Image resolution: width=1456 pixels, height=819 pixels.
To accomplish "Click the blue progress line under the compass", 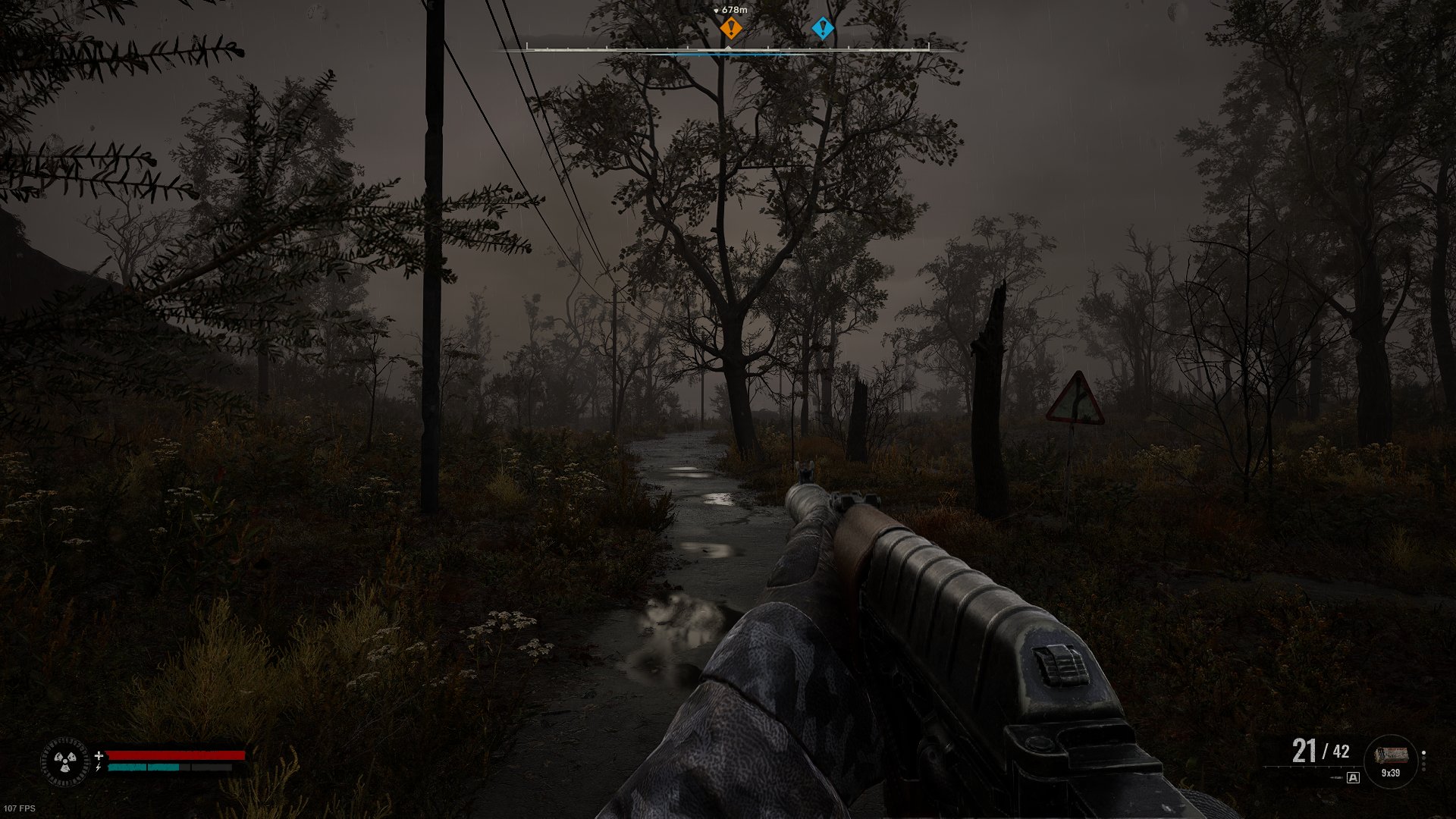I will click(728, 55).
